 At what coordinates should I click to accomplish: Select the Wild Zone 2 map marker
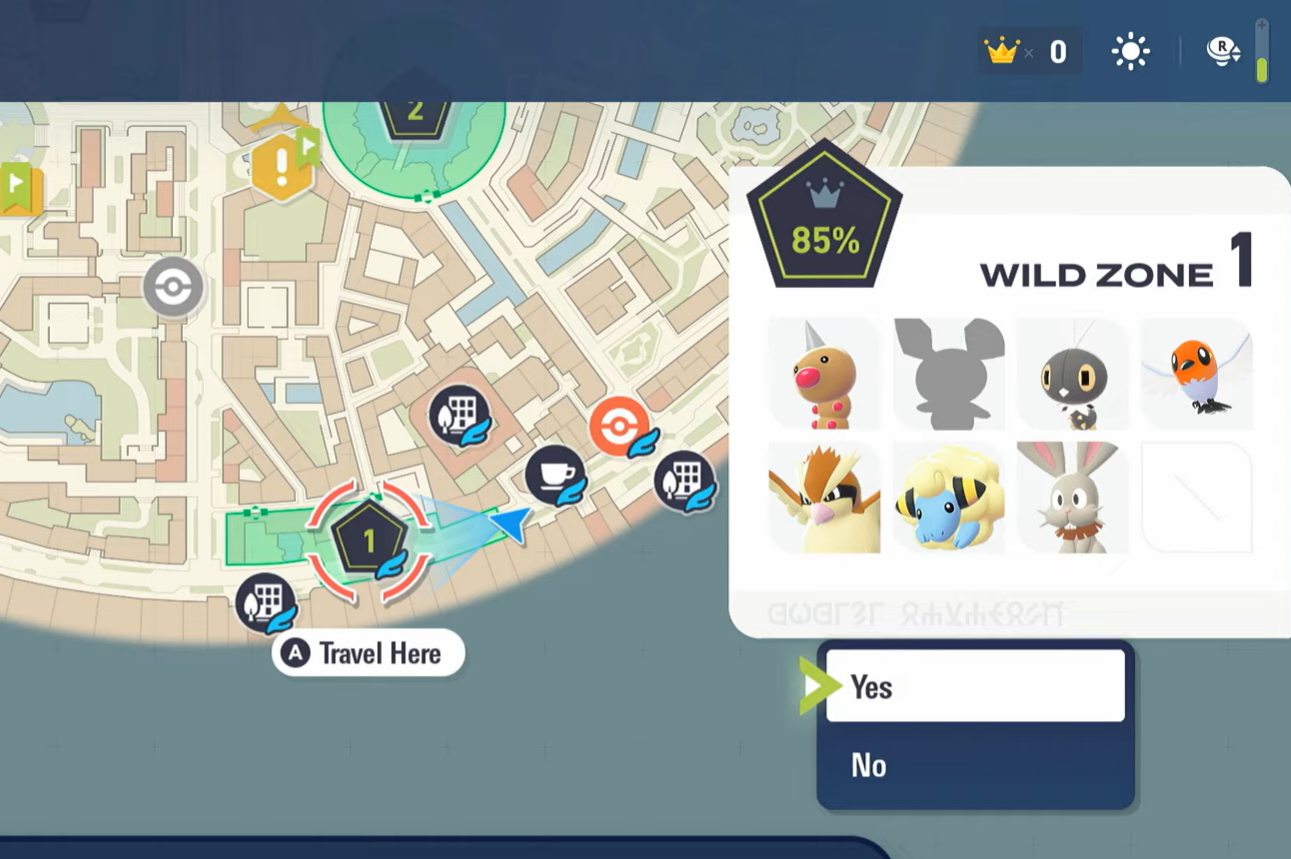(415, 112)
